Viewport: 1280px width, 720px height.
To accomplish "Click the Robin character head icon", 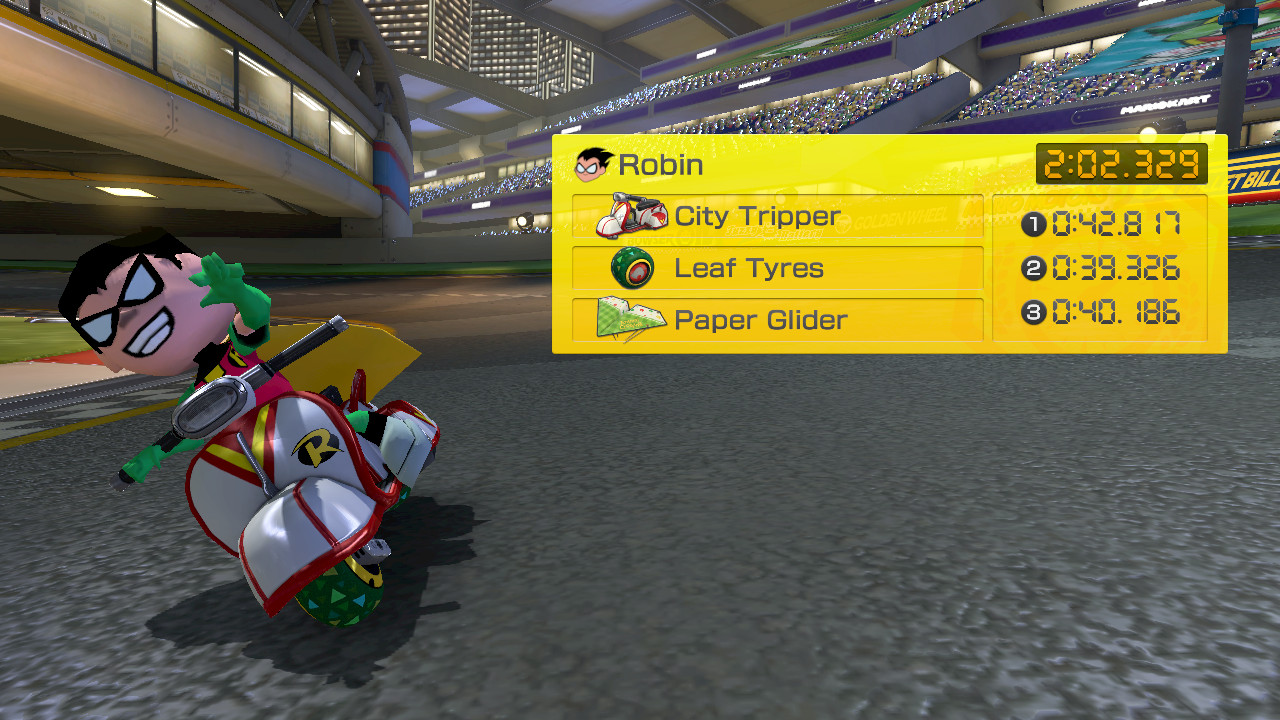I will pyautogui.click(x=593, y=163).
